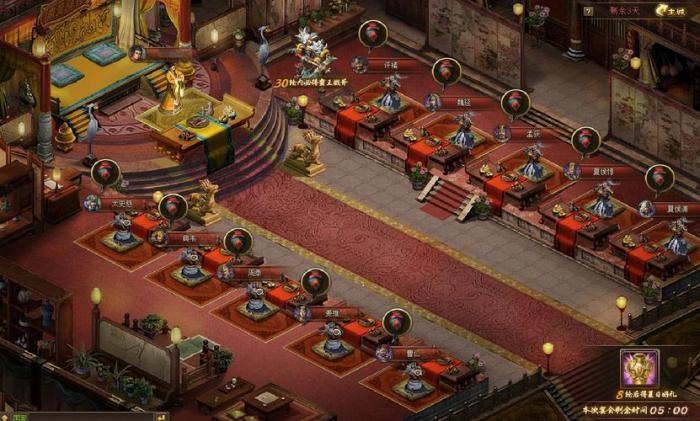Click the wine bubble above 太史慈

(x=105, y=173)
